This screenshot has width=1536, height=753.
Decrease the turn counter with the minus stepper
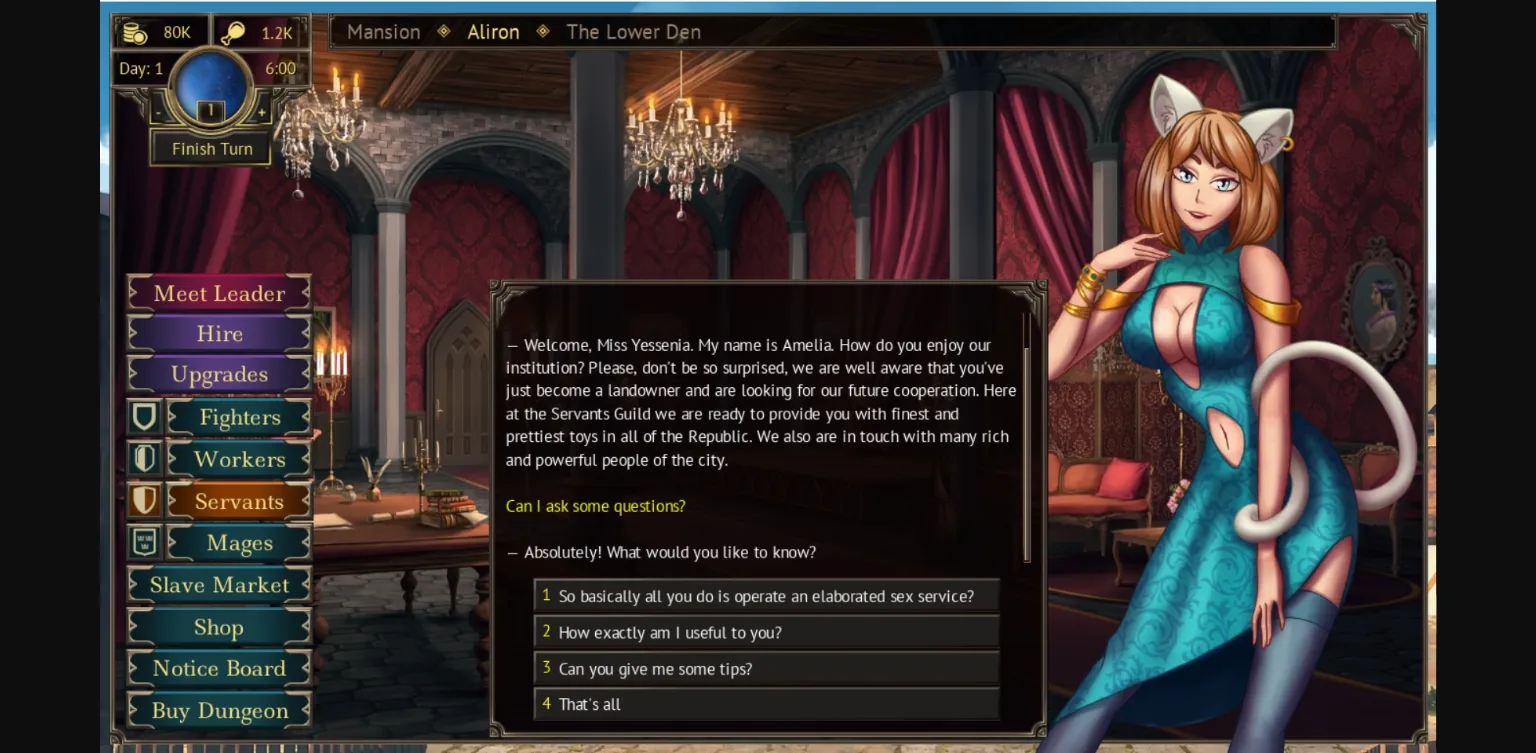click(158, 113)
